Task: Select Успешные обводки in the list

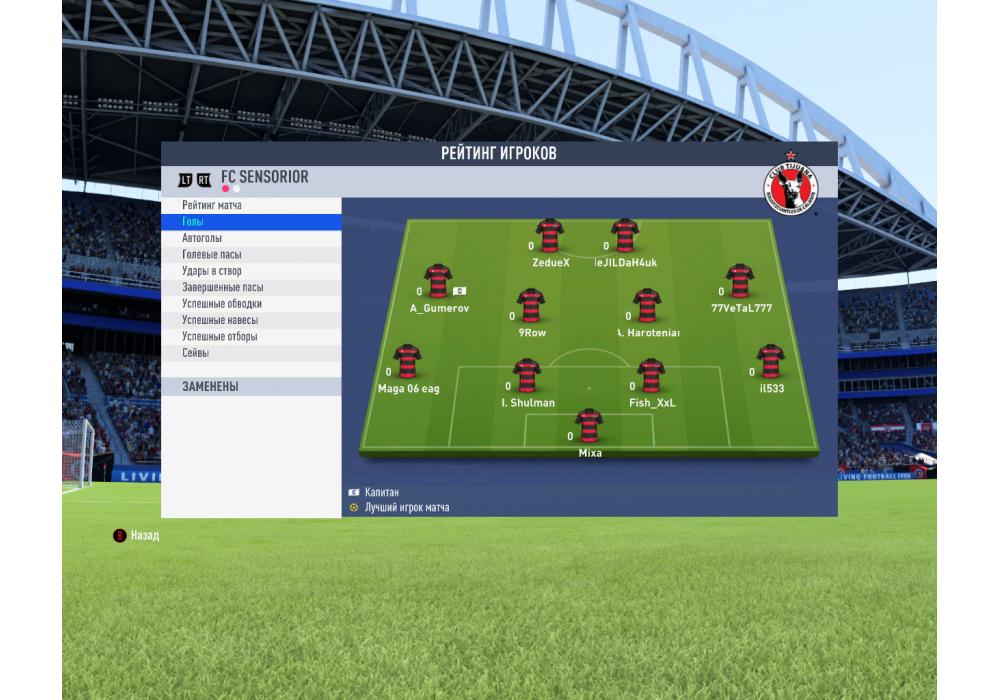Action: [250, 304]
